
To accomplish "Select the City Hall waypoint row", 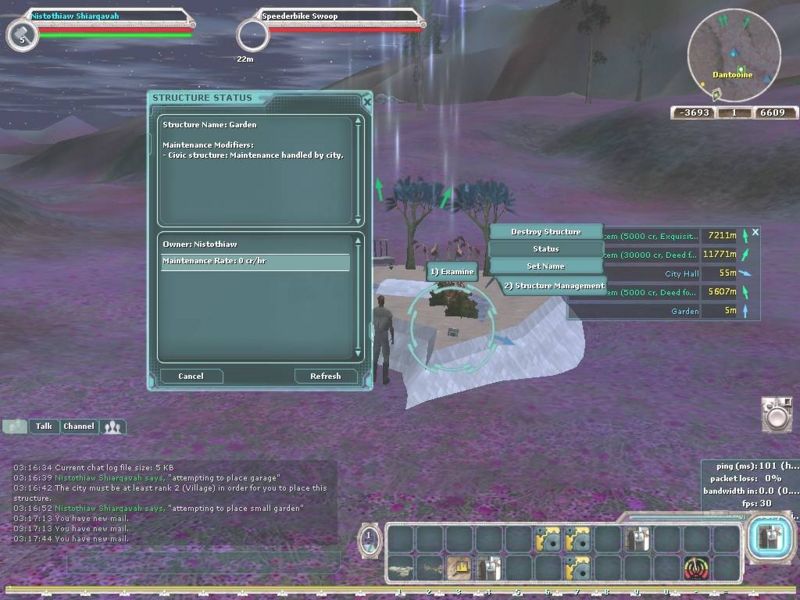I will (660, 273).
